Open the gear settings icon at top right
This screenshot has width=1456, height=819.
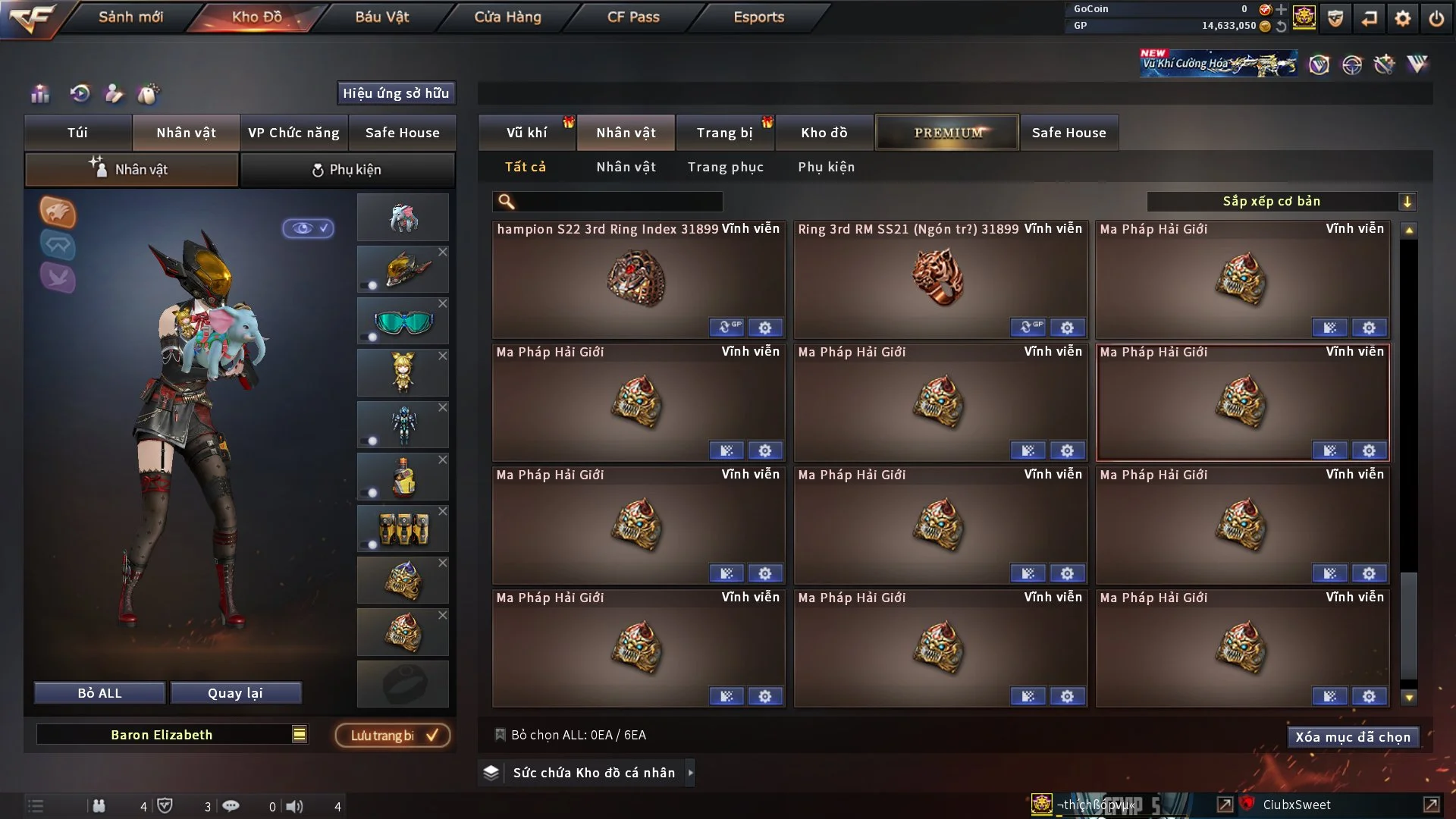1402,18
